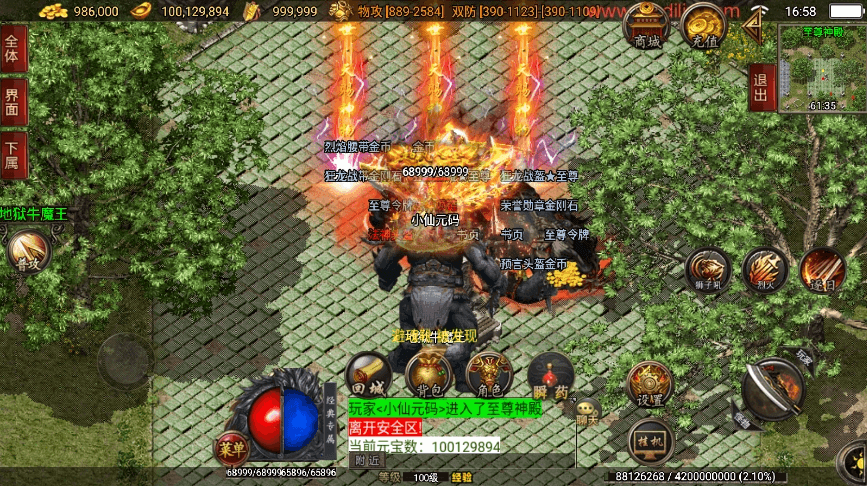Select the 全体 tab on the left

(13, 48)
